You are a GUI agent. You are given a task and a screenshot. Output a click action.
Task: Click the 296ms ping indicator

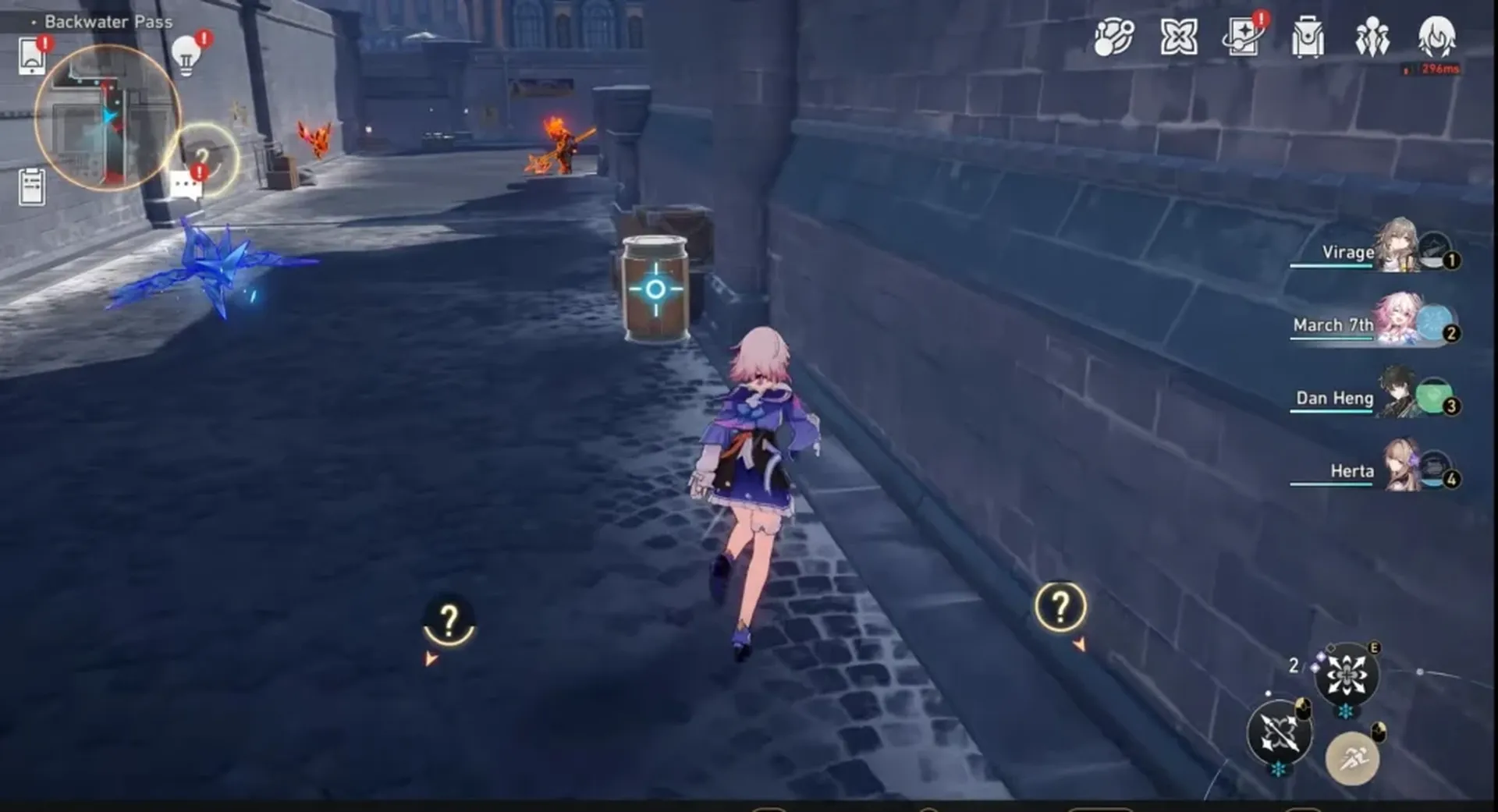click(x=1441, y=69)
